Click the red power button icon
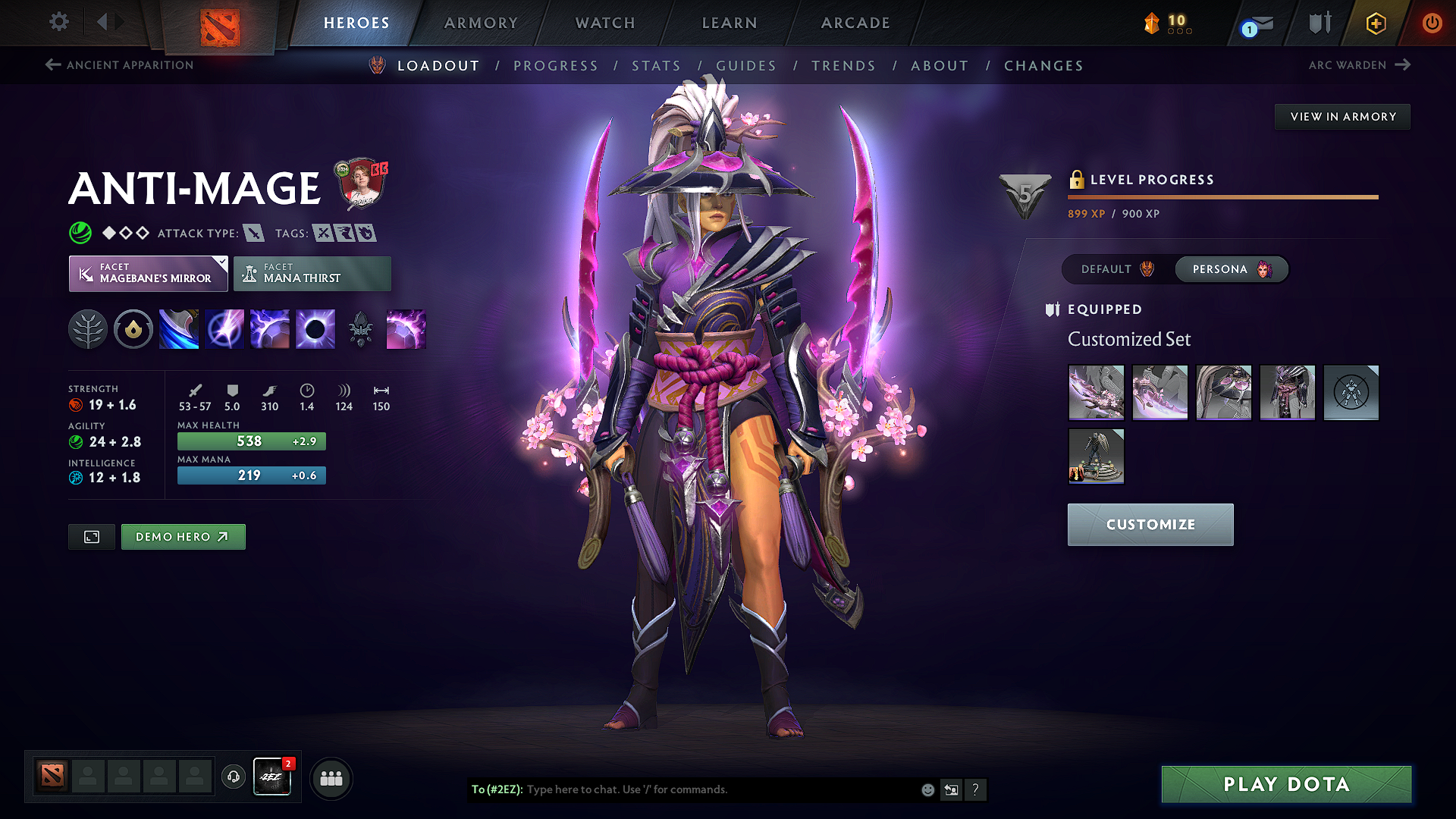This screenshot has height=819, width=1456. [1432, 23]
